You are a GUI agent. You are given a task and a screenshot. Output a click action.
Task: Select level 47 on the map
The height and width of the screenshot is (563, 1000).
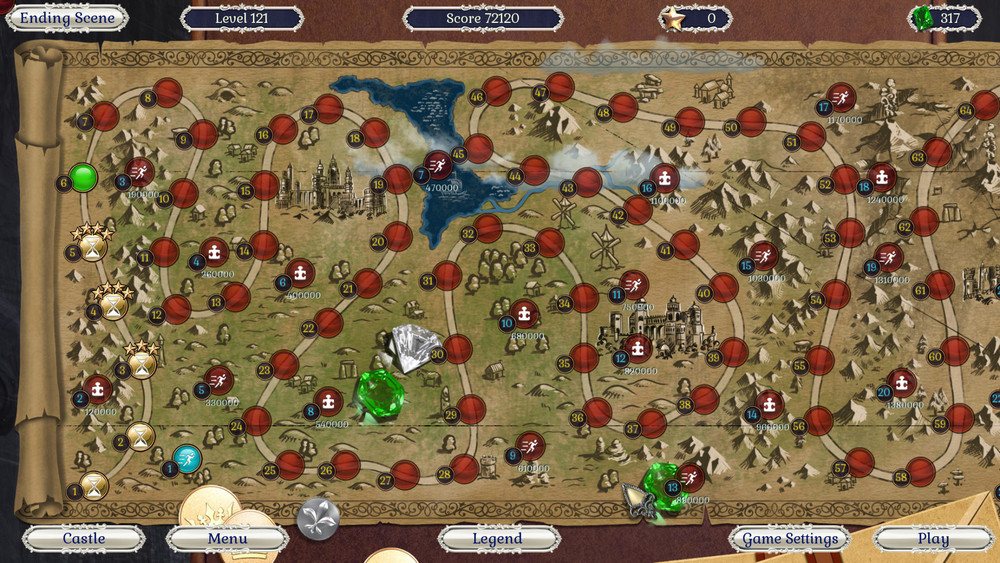[560, 87]
